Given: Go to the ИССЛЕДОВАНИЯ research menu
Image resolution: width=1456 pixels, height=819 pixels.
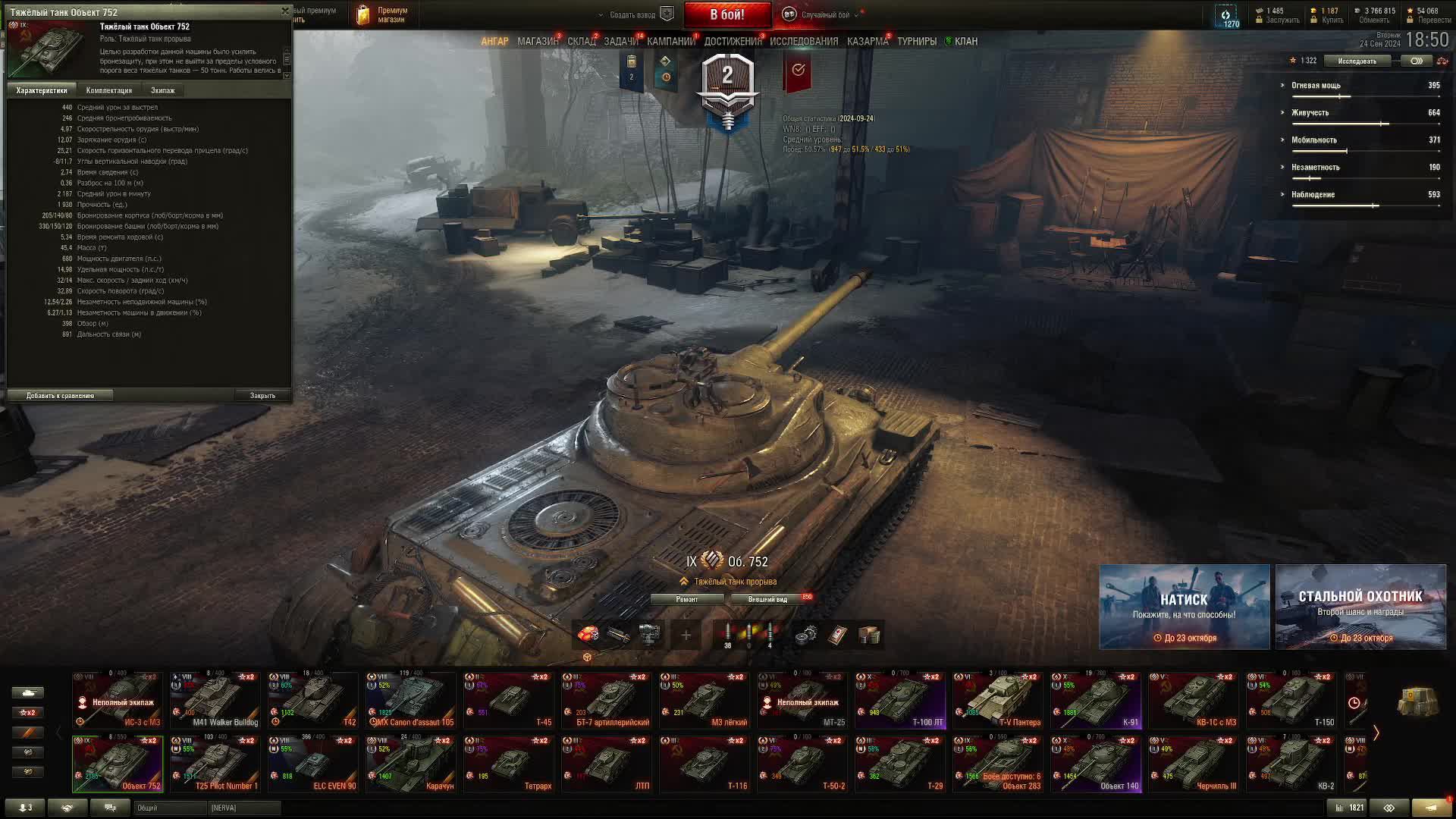Looking at the screenshot, I should click(804, 42).
